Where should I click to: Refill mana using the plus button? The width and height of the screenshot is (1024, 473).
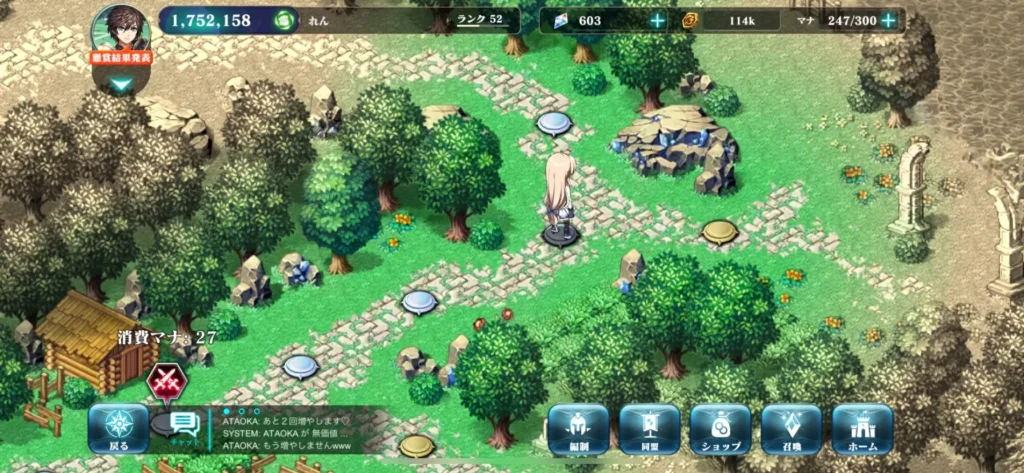click(x=887, y=21)
